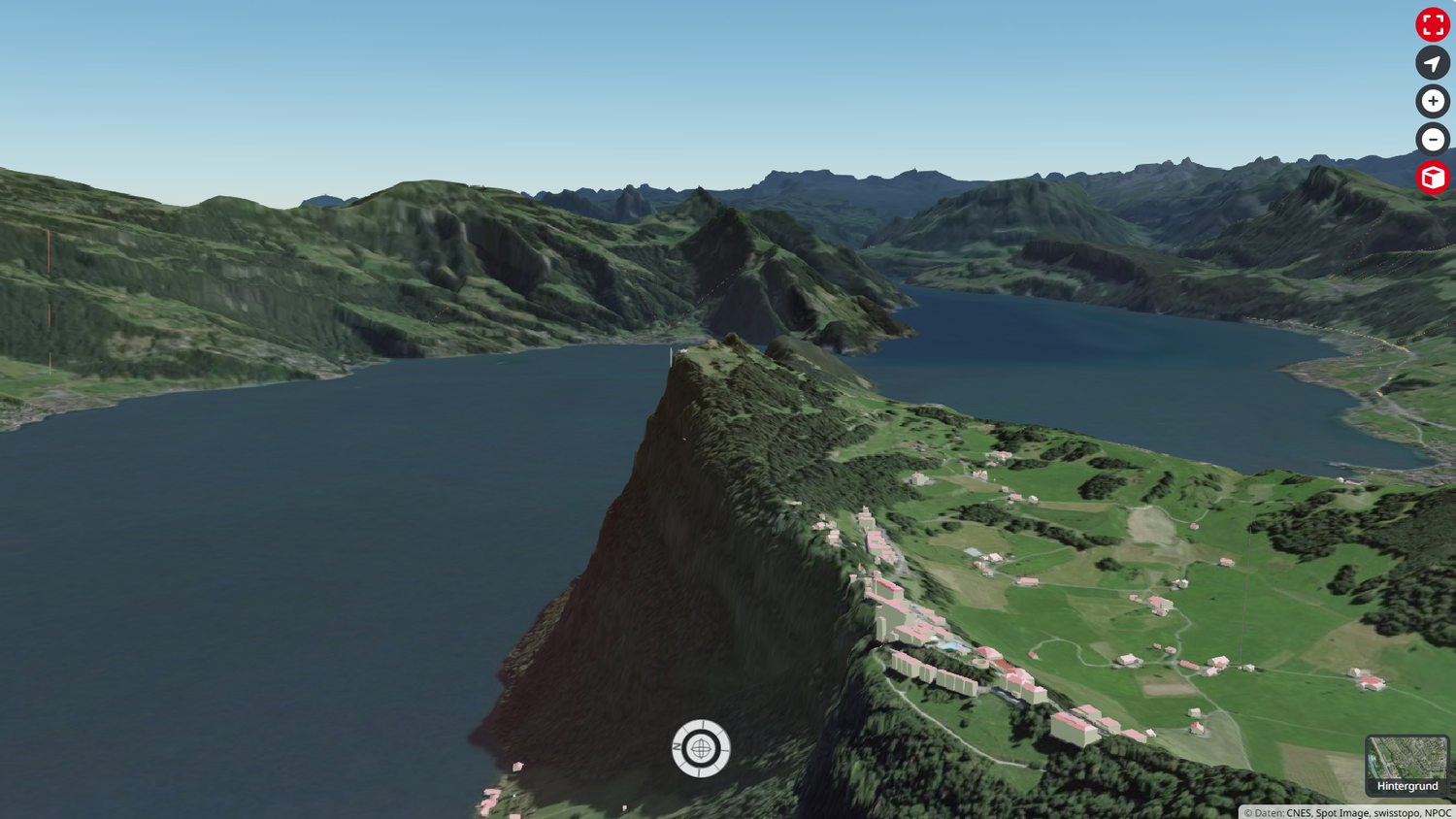Click the Spot Image attribution text
This screenshot has width=1456, height=819.
tap(1343, 813)
